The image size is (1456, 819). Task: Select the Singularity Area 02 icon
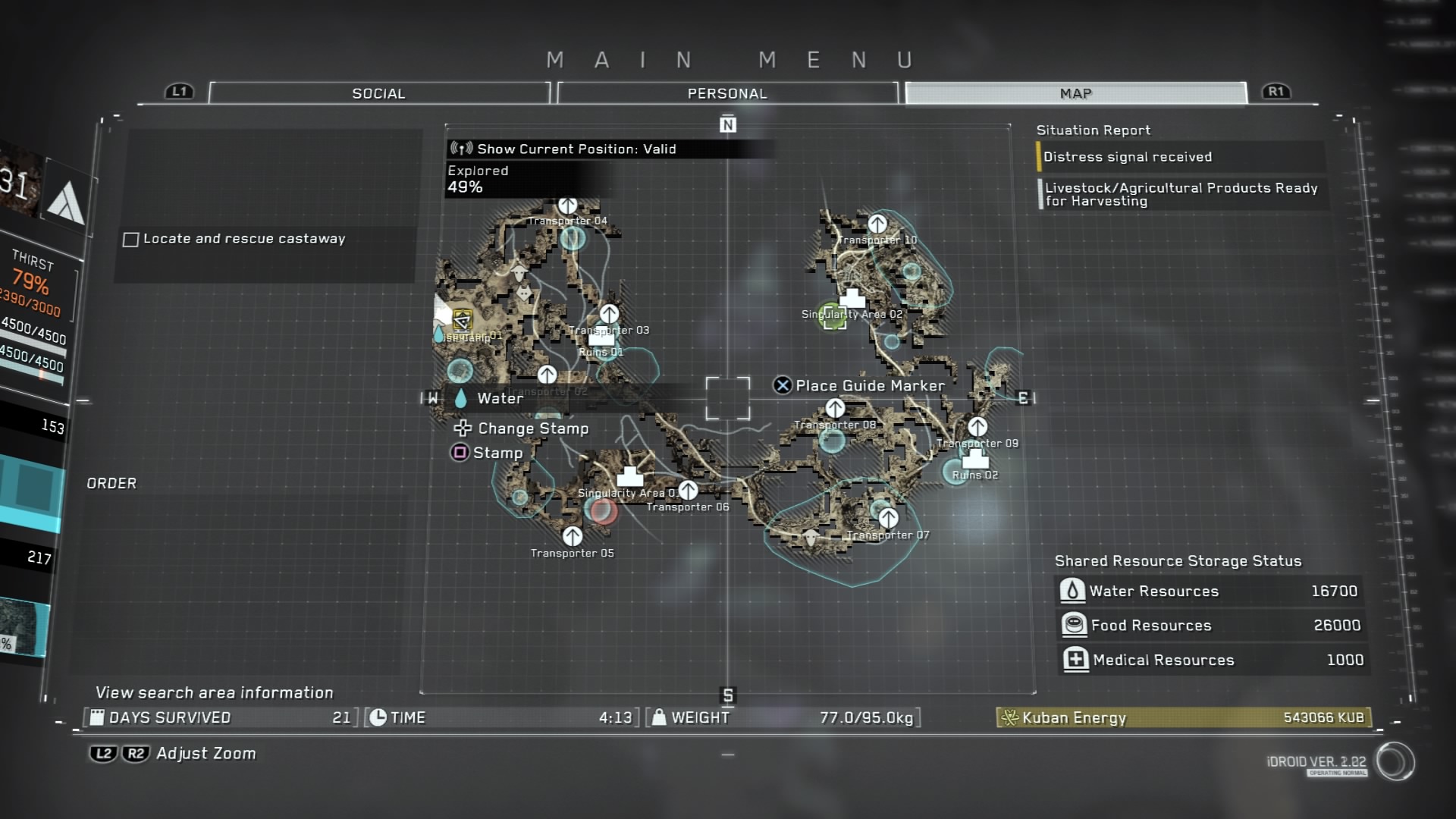tap(852, 298)
